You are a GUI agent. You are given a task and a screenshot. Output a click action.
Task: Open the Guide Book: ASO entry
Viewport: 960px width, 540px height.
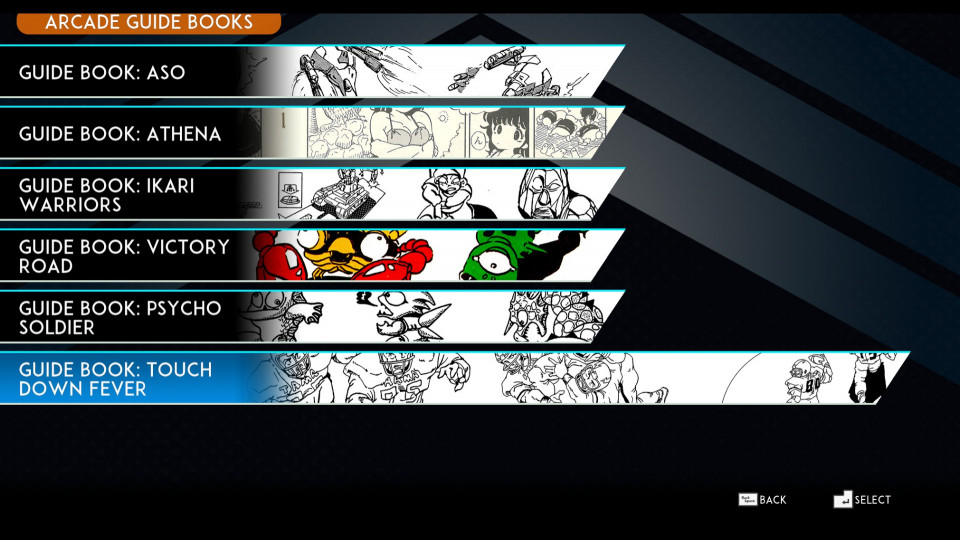102,73
